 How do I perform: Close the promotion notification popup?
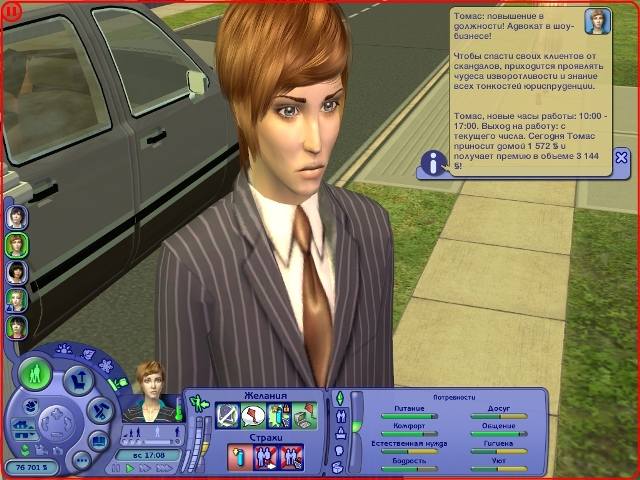(621, 157)
